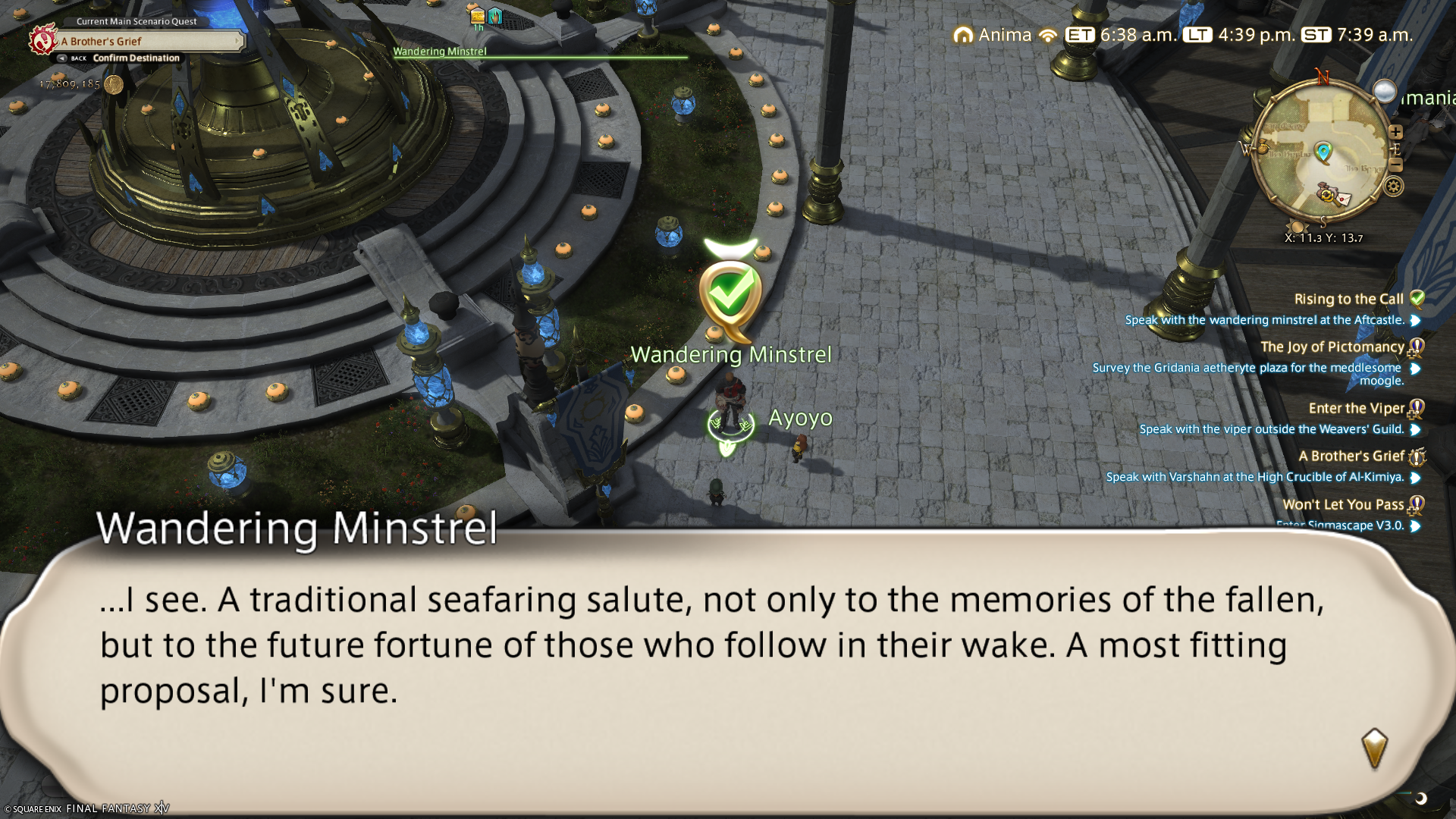Click the sun time indicator under minimap
Viewport: 1456px width, 819px height.
[x=1298, y=227]
